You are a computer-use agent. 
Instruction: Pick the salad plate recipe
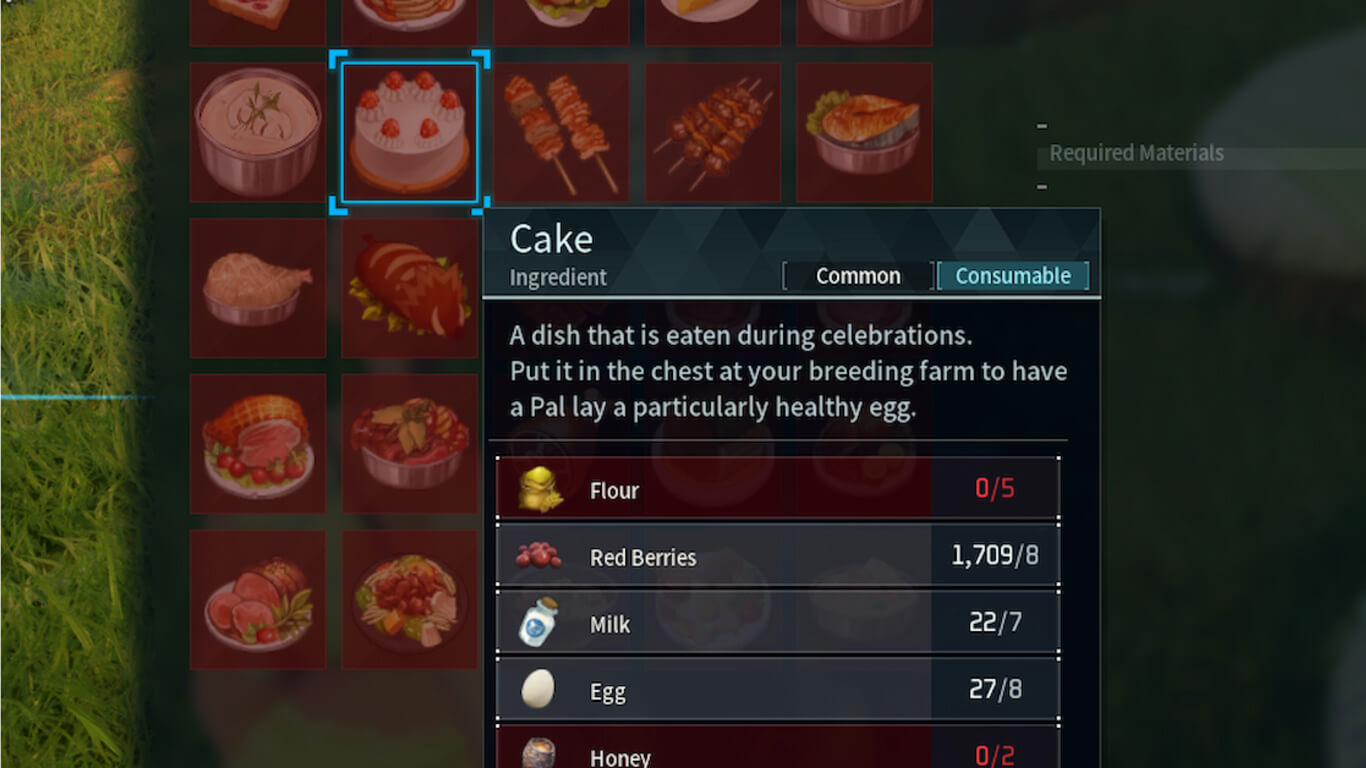coord(409,599)
